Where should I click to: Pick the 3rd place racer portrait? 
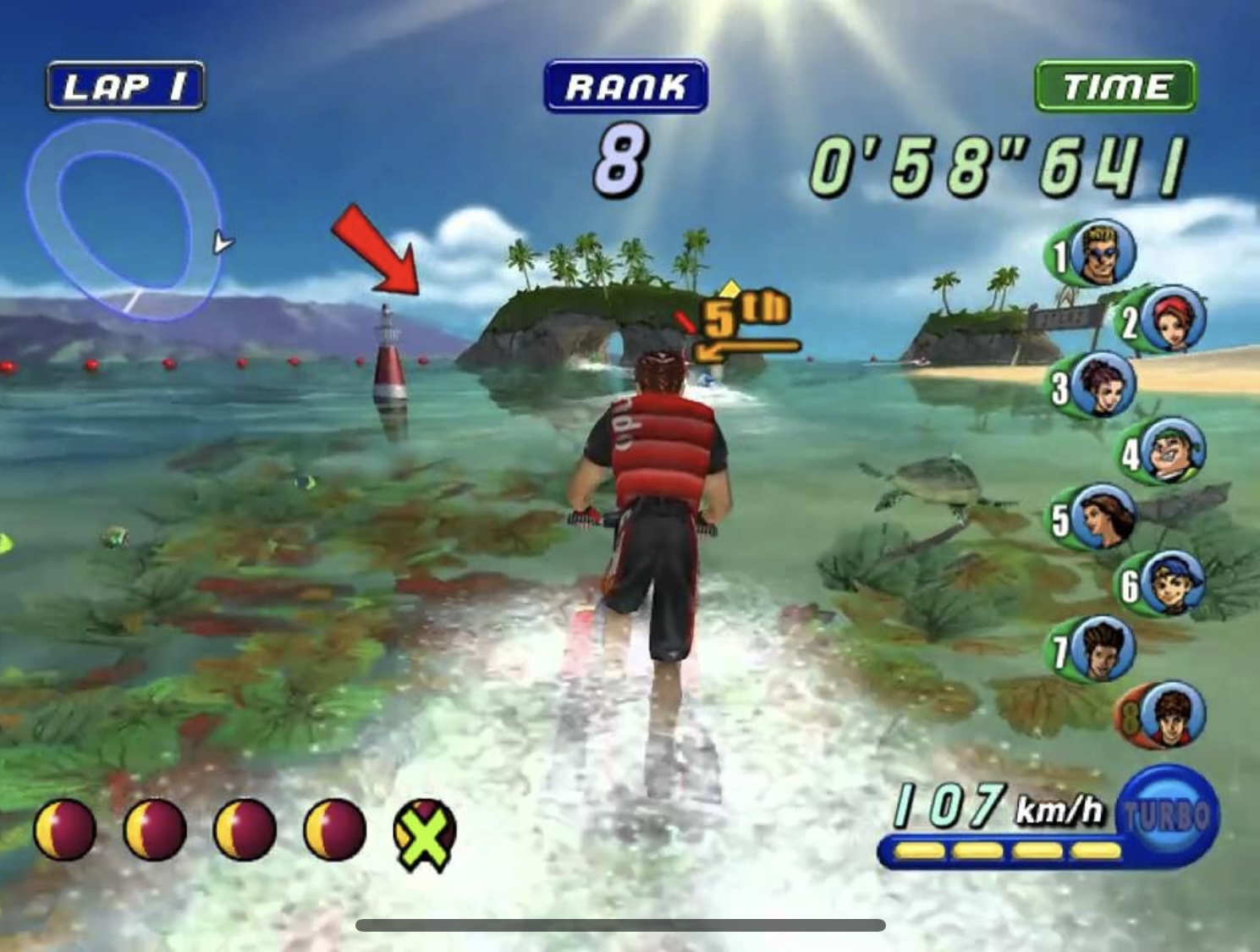[x=1103, y=385]
